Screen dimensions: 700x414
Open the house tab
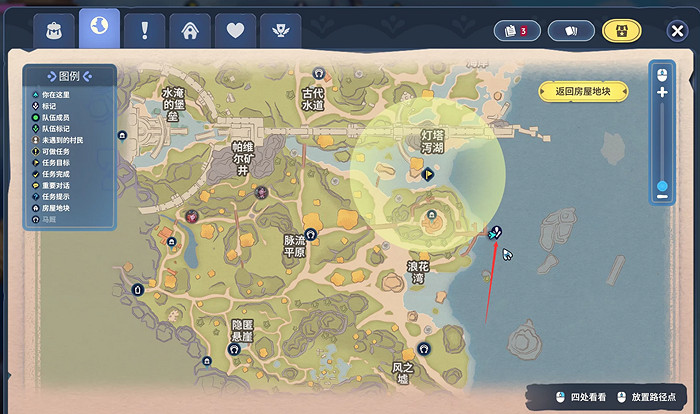point(190,30)
